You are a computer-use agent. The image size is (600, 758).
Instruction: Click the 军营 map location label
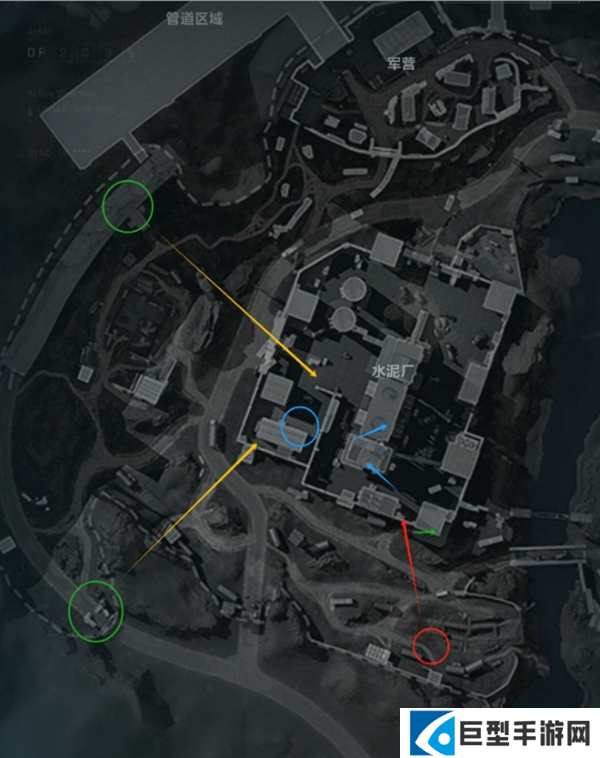pyautogui.click(x=402, y=64)
